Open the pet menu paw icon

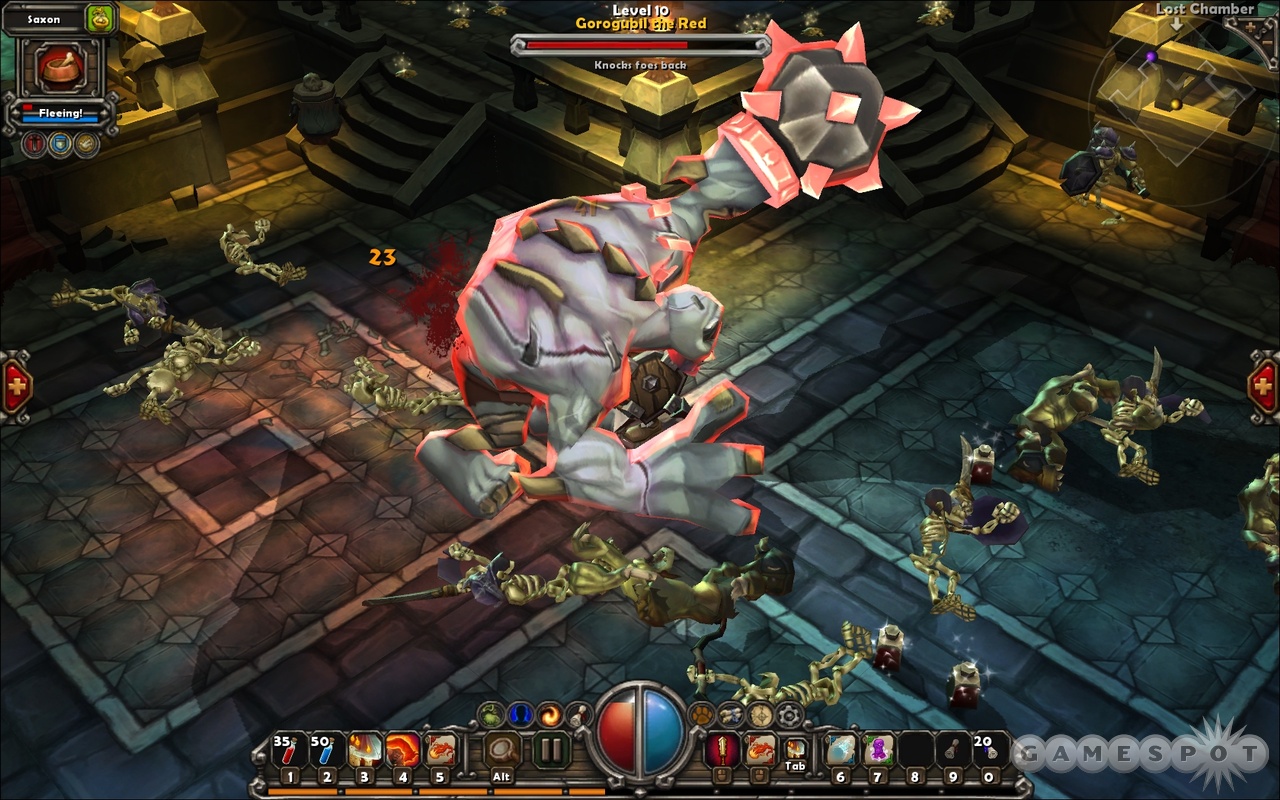click(x=700, y=714)
